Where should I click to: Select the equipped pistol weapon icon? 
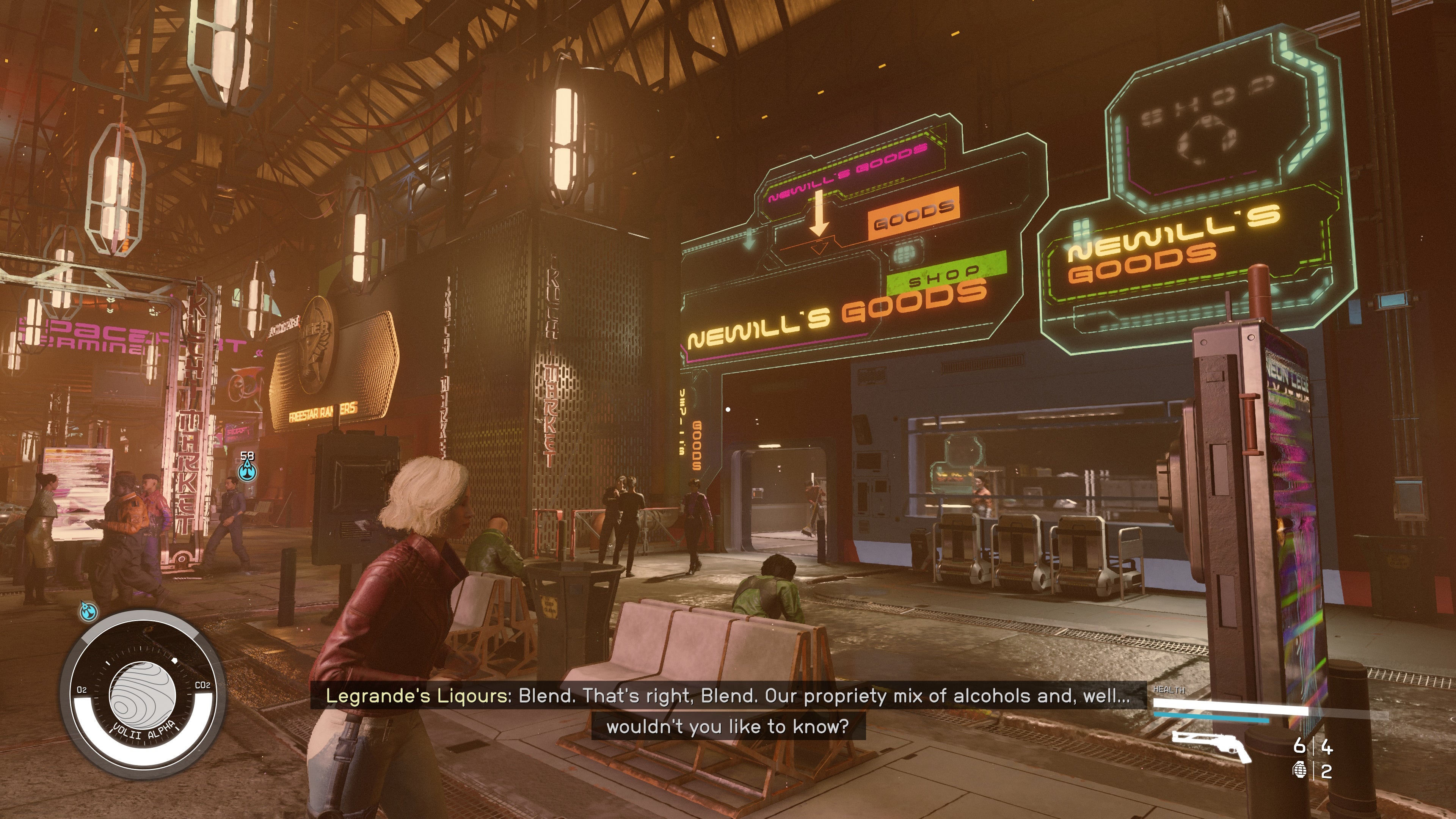click(1211, 745)
